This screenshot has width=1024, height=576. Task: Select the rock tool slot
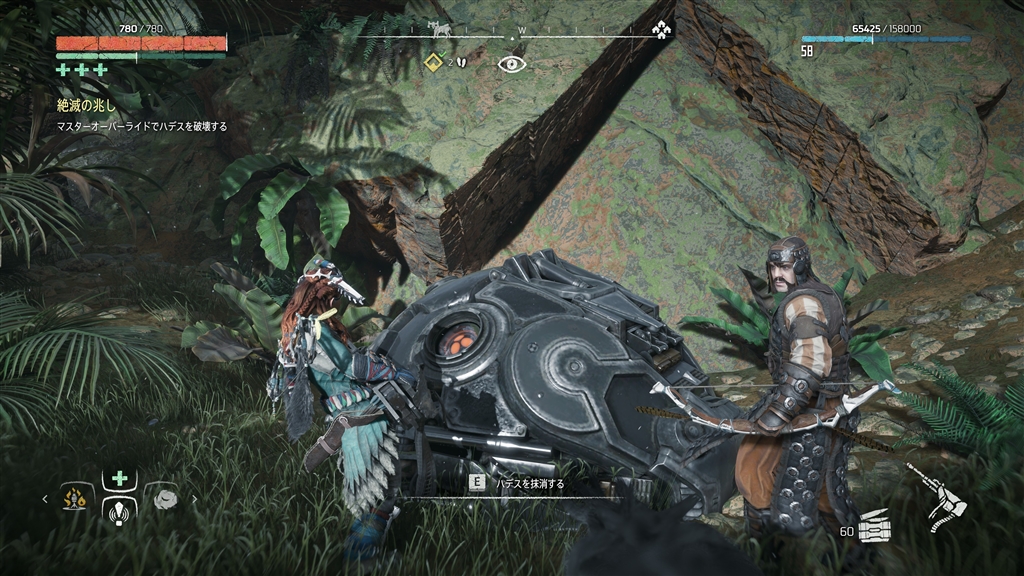[165, 497]
